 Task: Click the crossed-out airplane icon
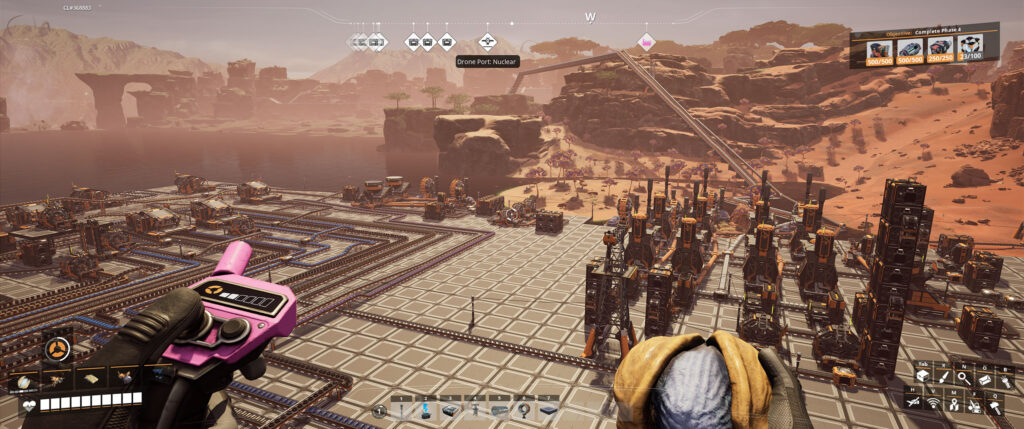coord(914,402)
